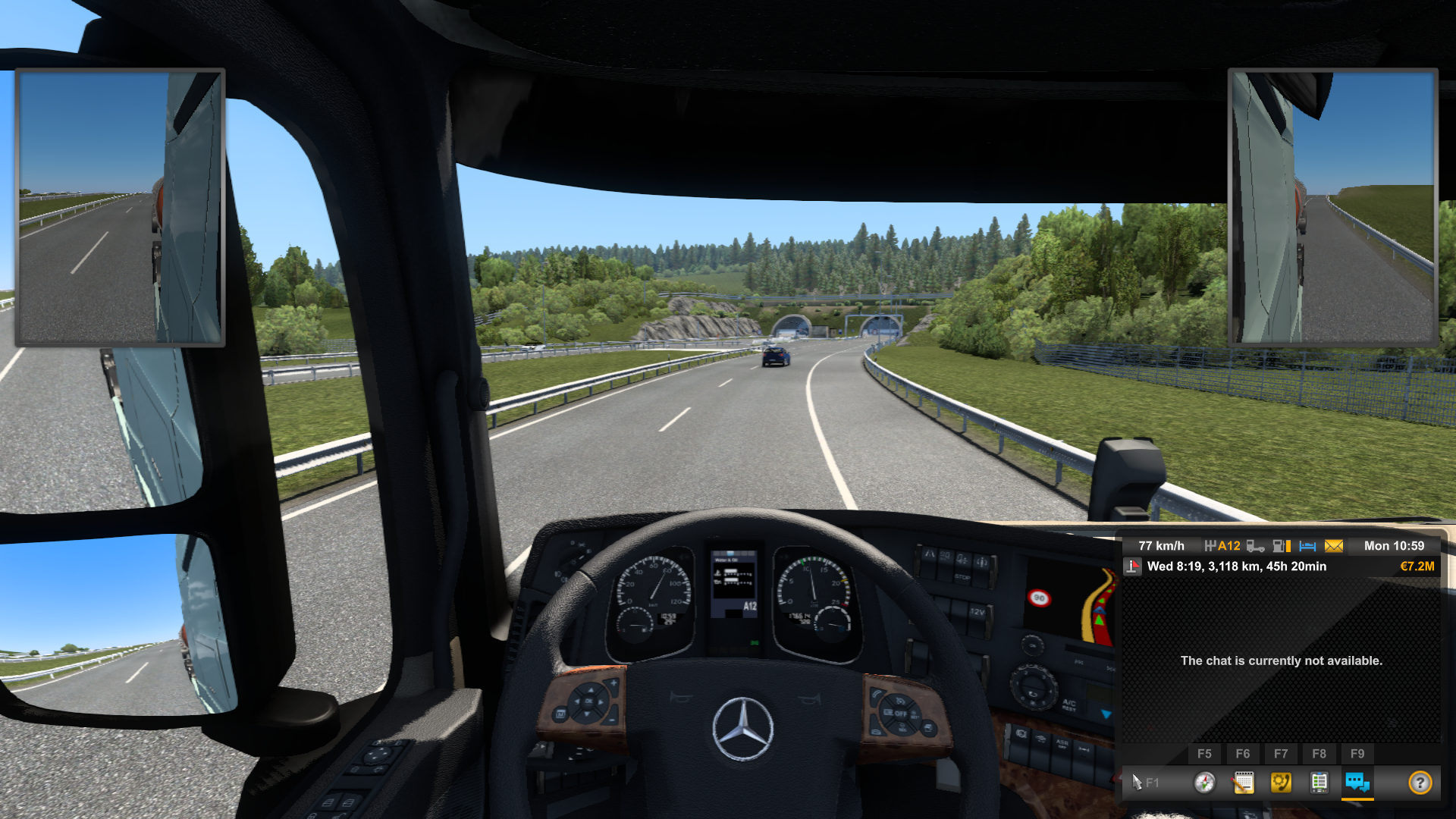Viewport: 1456px width, 819px height.
Task: Toggle the hazard warning lights button
Action: [930, 558]
